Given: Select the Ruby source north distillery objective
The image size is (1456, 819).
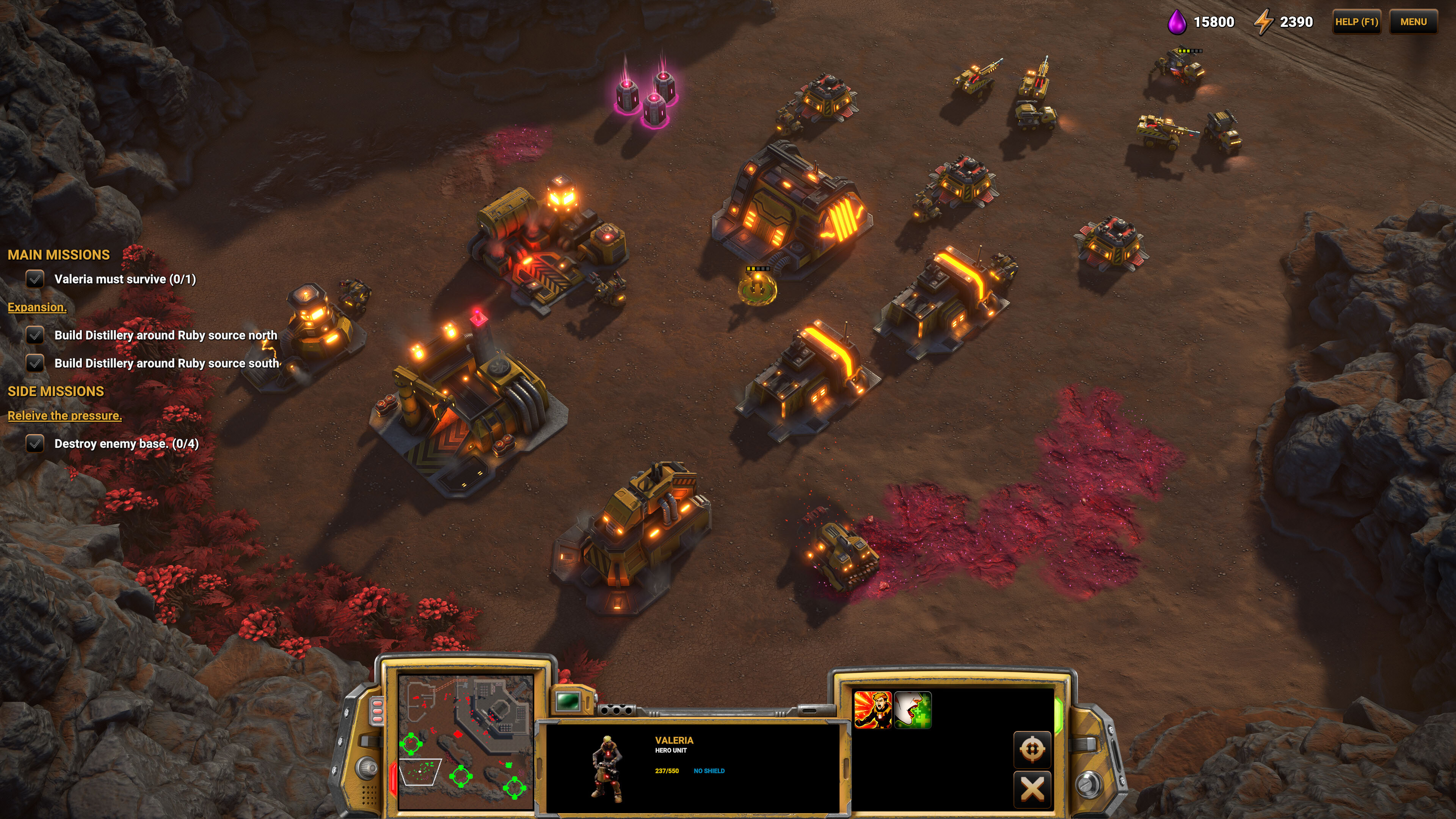Looking at the screenshot, I should pos(165,335).
